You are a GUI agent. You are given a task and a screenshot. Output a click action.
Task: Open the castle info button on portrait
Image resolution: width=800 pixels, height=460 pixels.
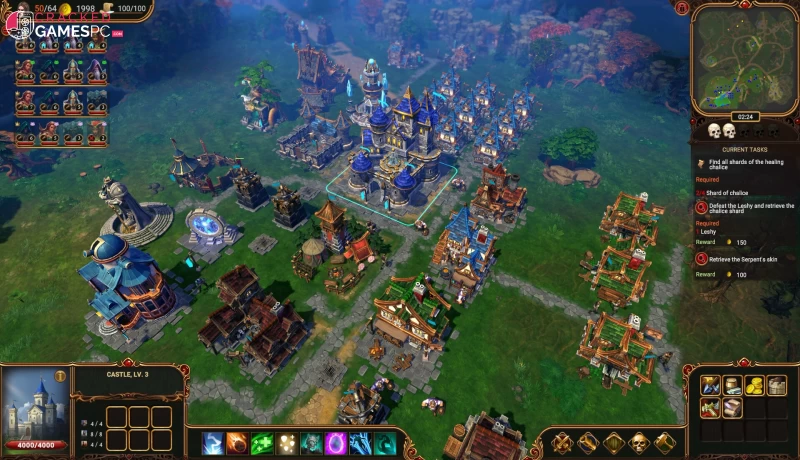click(60, 376)
